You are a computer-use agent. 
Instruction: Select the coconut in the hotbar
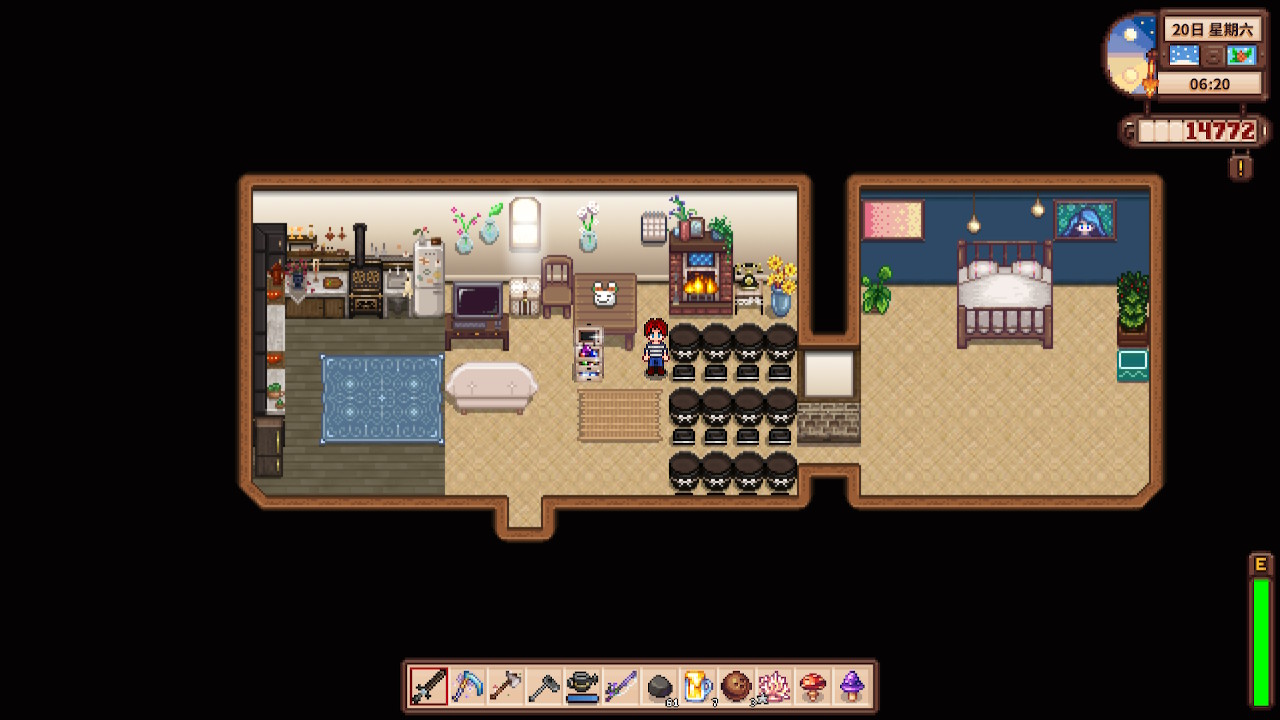[736, 686]
